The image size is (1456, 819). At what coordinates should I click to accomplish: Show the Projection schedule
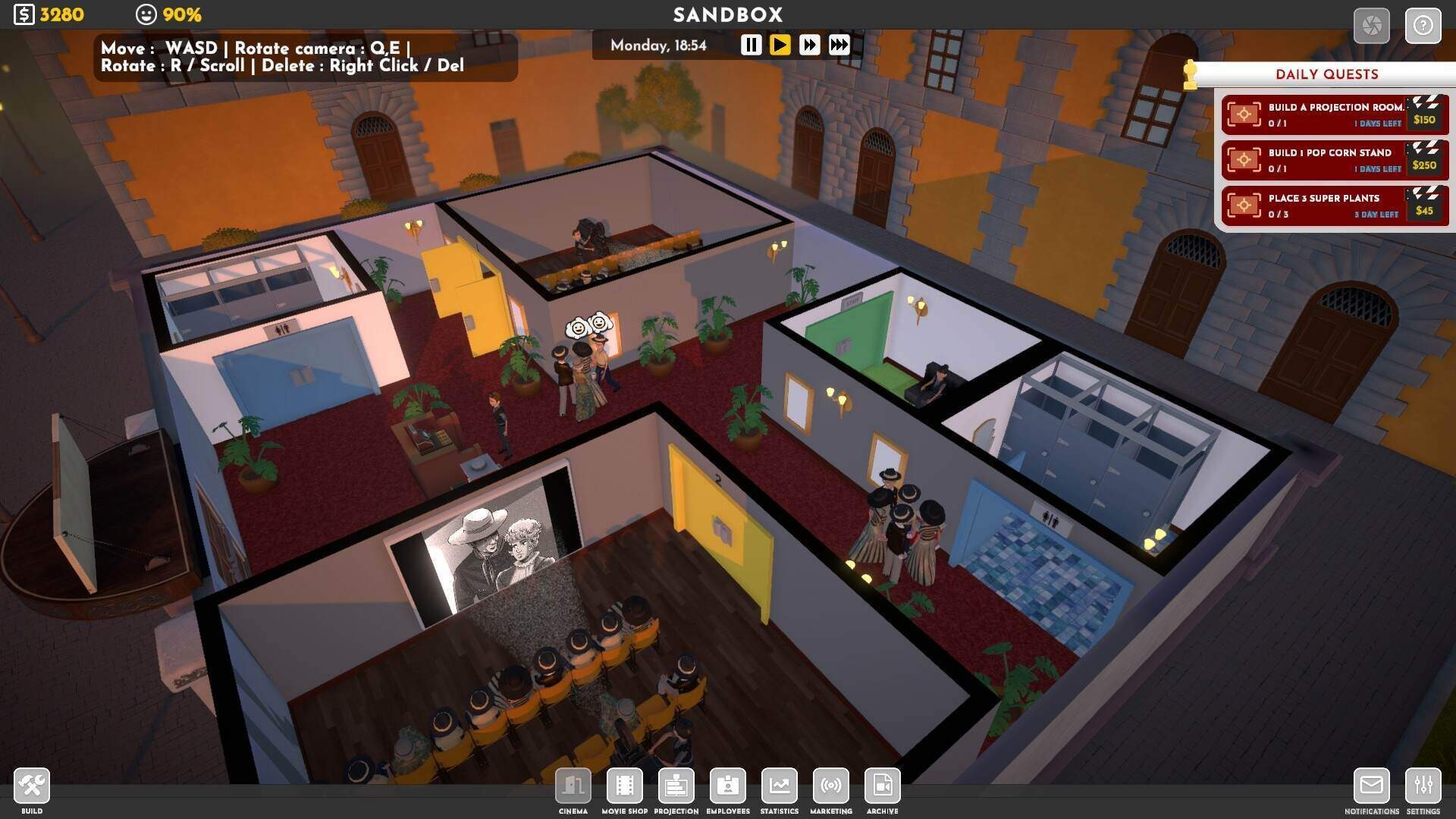[x=676, y=786]
